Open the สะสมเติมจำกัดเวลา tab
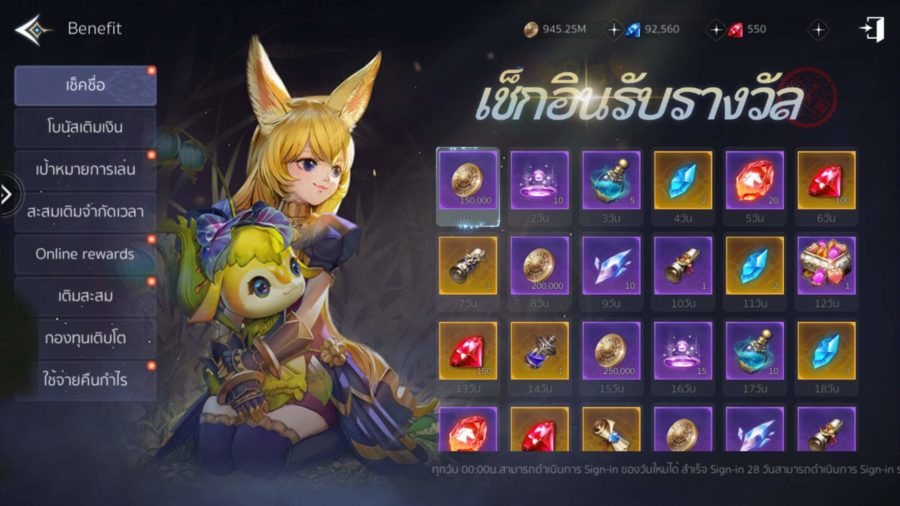The height and width of the screenshot is (506, 900). tap(85, 212)
